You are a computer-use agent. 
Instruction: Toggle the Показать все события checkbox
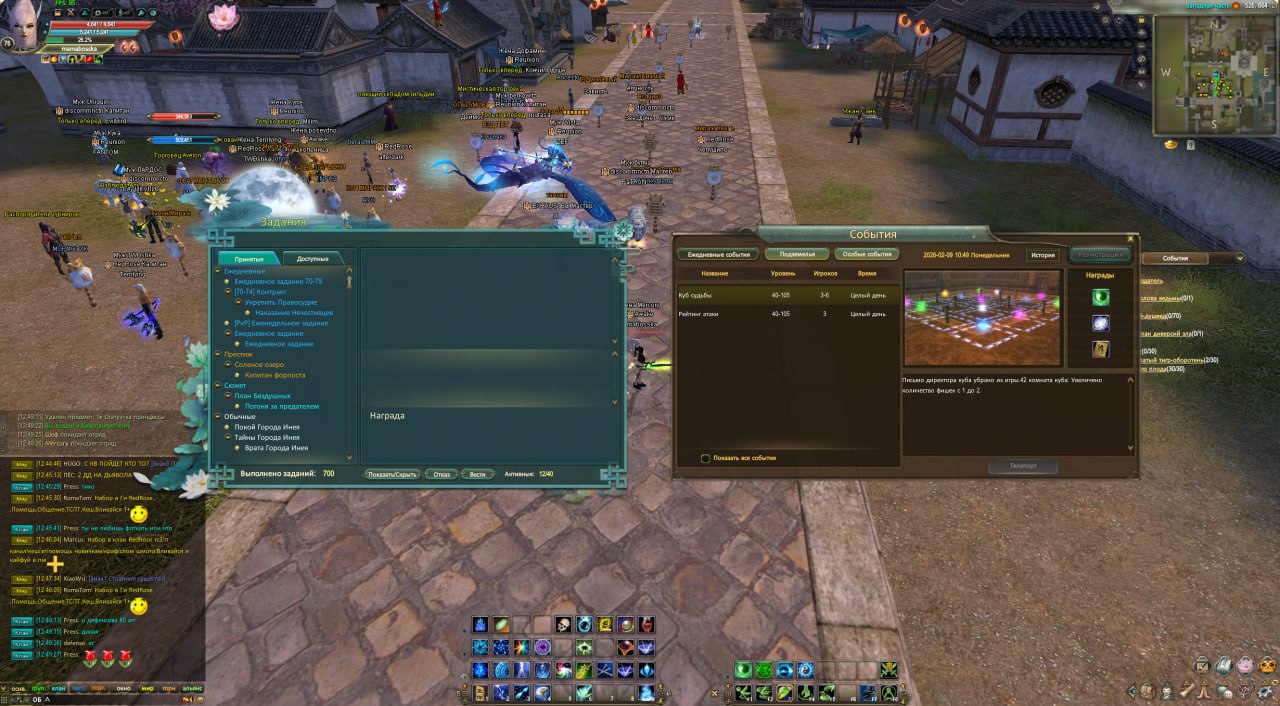pyautogui.click(x=706, y=458)
